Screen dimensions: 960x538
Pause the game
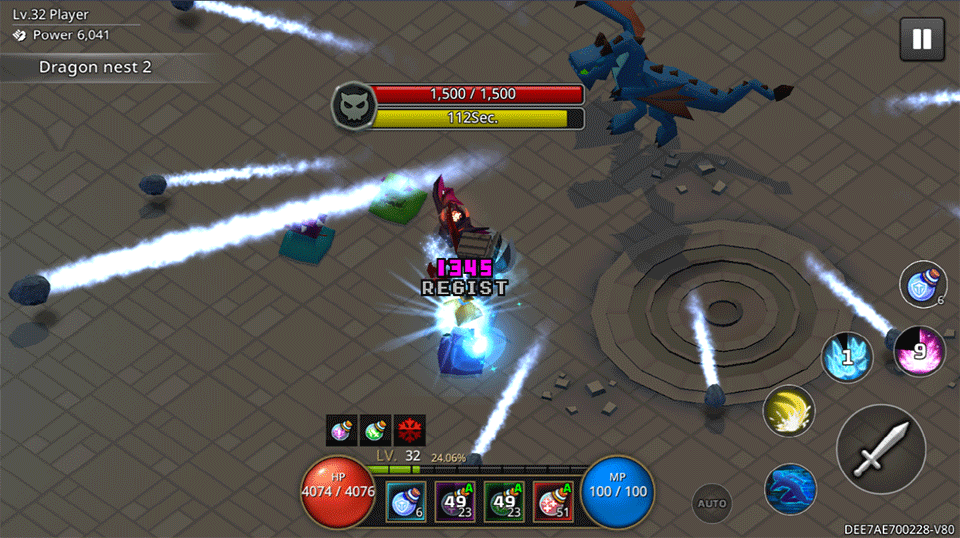tap(922, 39)
